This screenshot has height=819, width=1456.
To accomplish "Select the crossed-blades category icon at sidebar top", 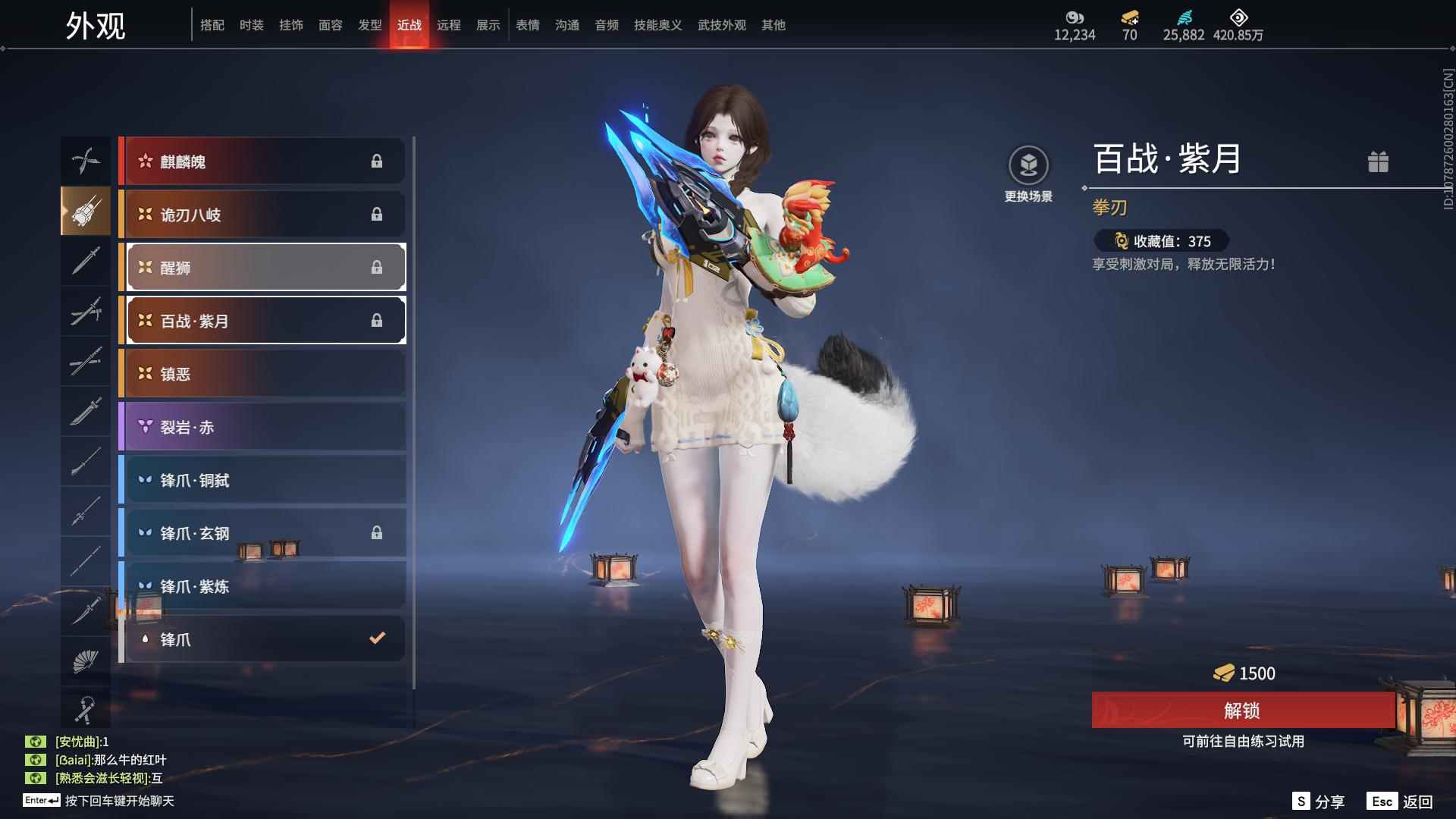I will [x=86, y=161].
